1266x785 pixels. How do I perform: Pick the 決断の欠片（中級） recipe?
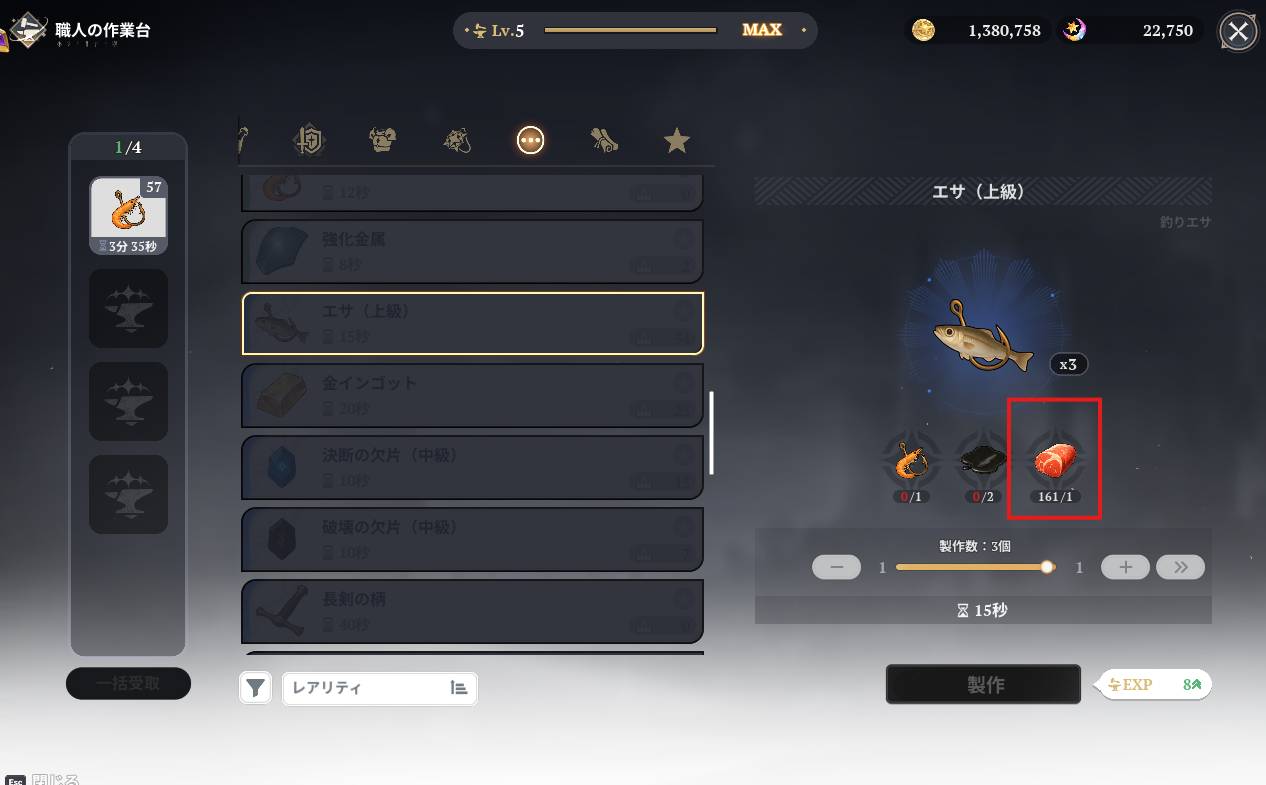[472, 467]
